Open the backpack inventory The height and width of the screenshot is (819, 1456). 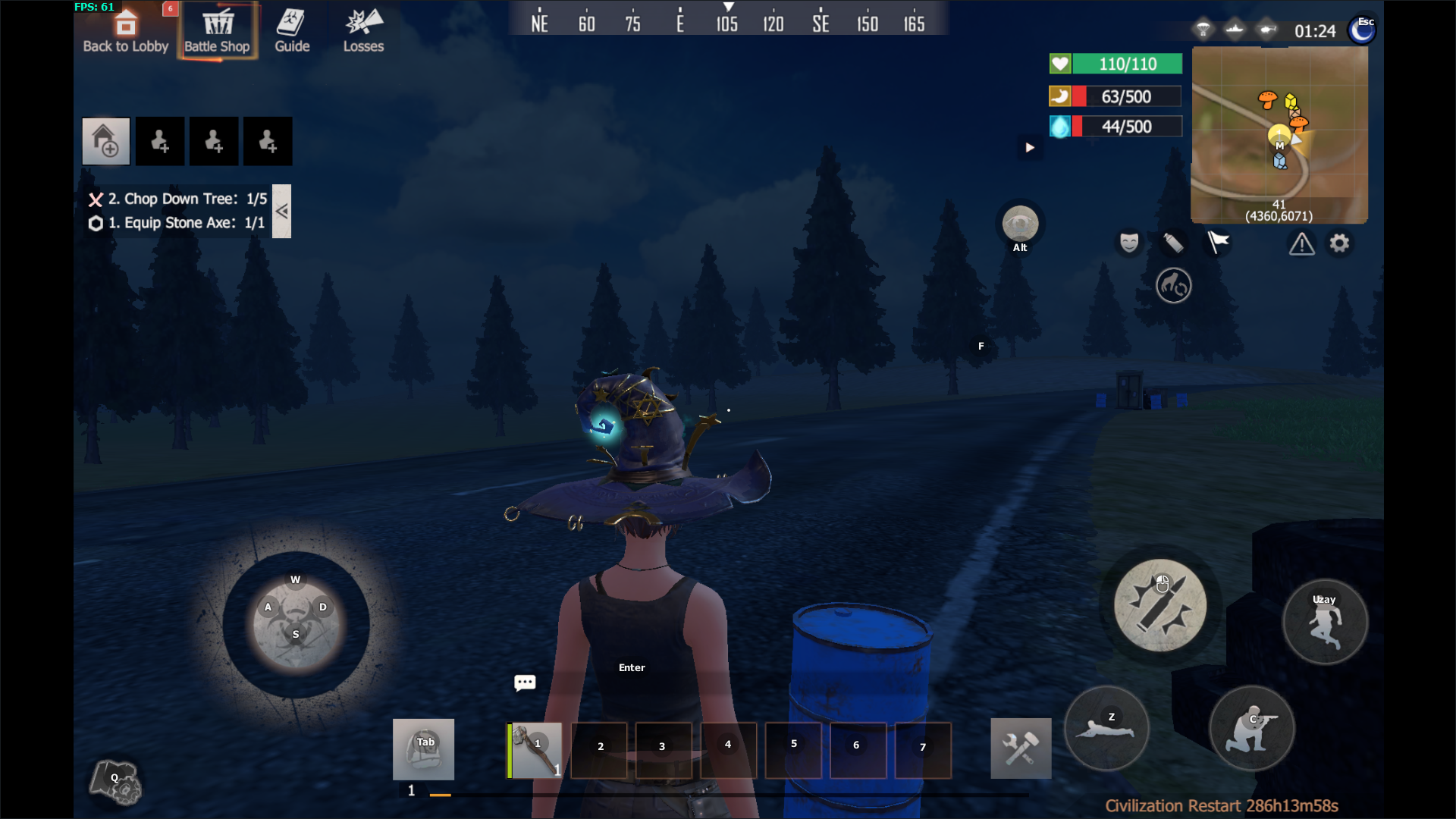(x=423, y=749)
